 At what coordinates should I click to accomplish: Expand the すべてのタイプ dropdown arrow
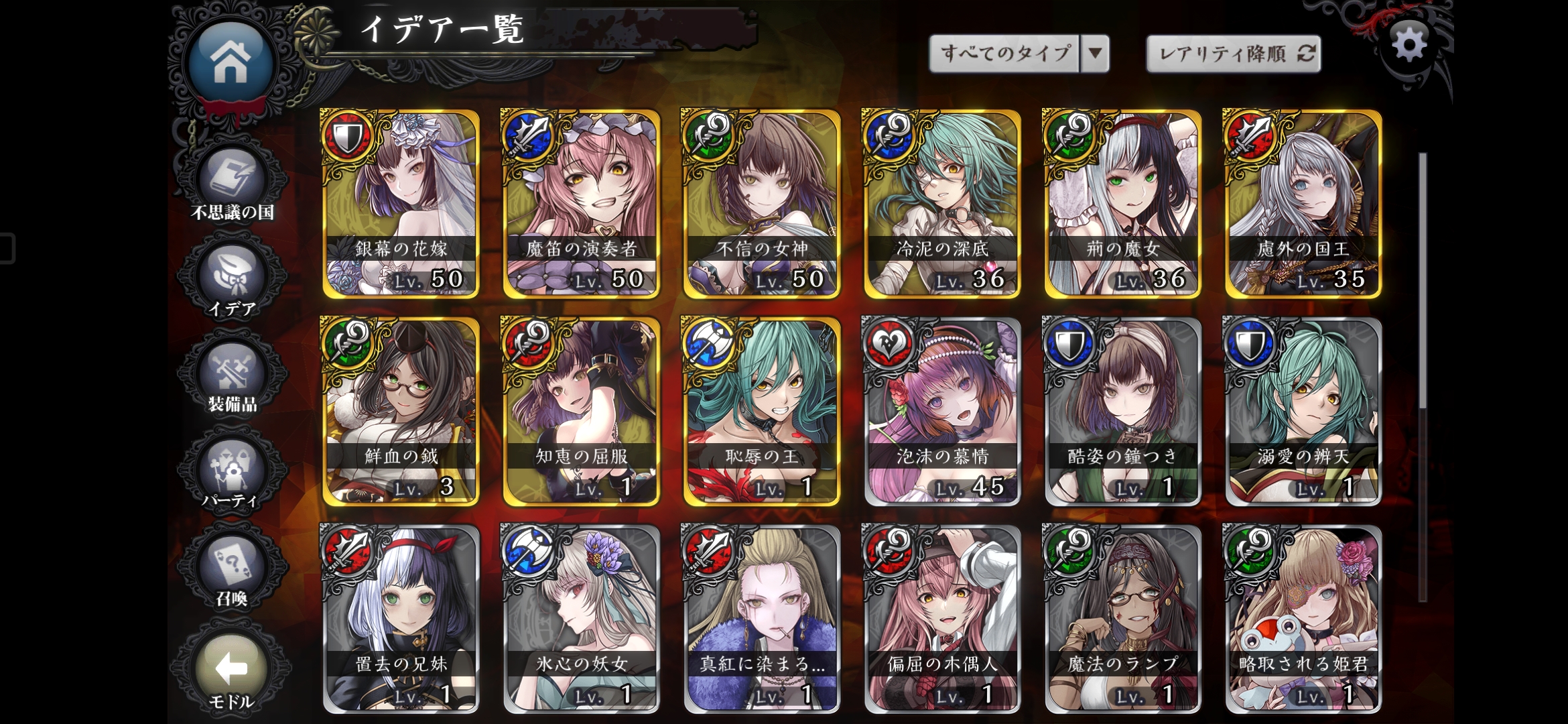tap(1095, 50)
